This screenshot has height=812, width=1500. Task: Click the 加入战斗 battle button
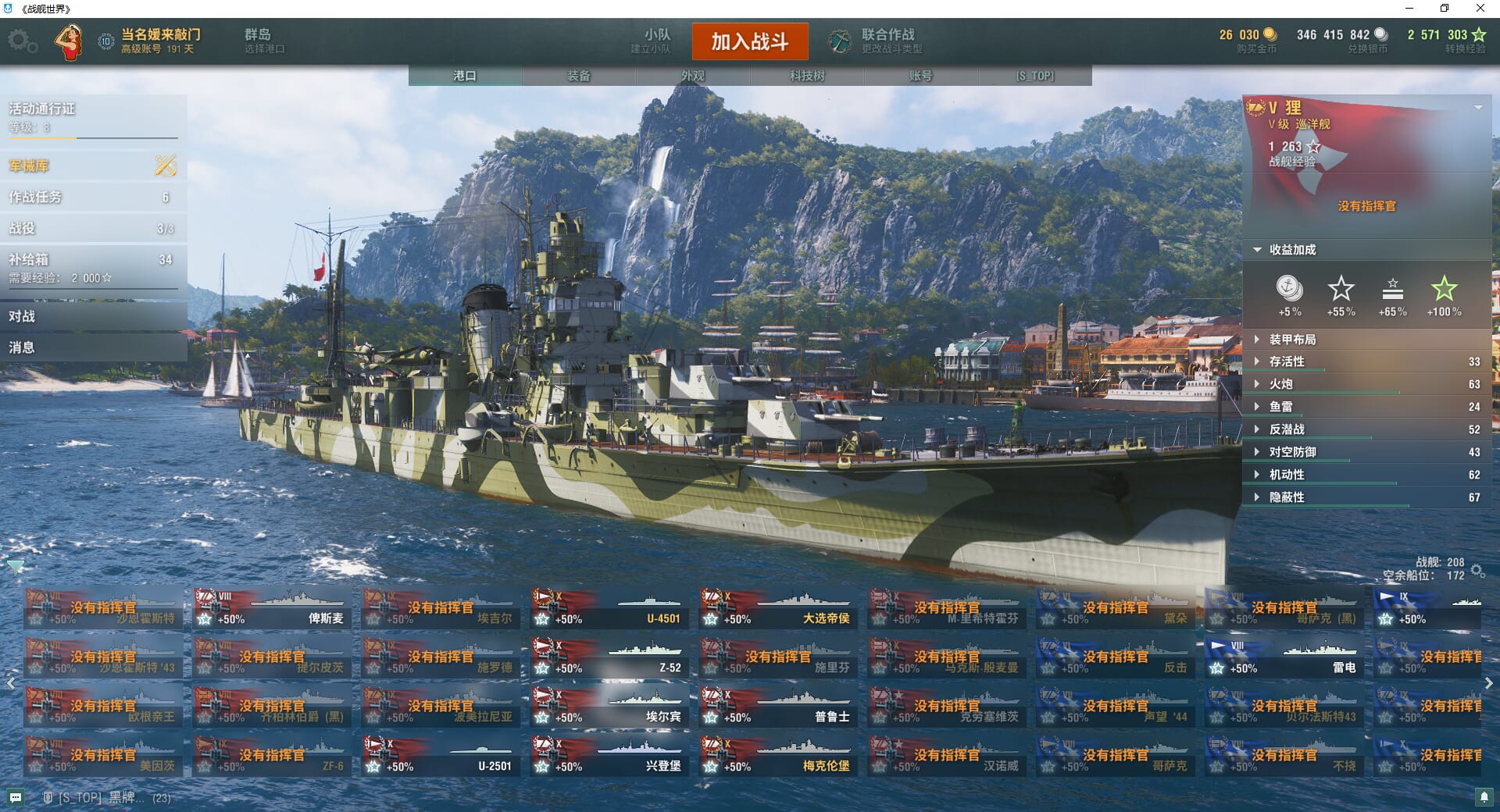(x=749, y=41)
